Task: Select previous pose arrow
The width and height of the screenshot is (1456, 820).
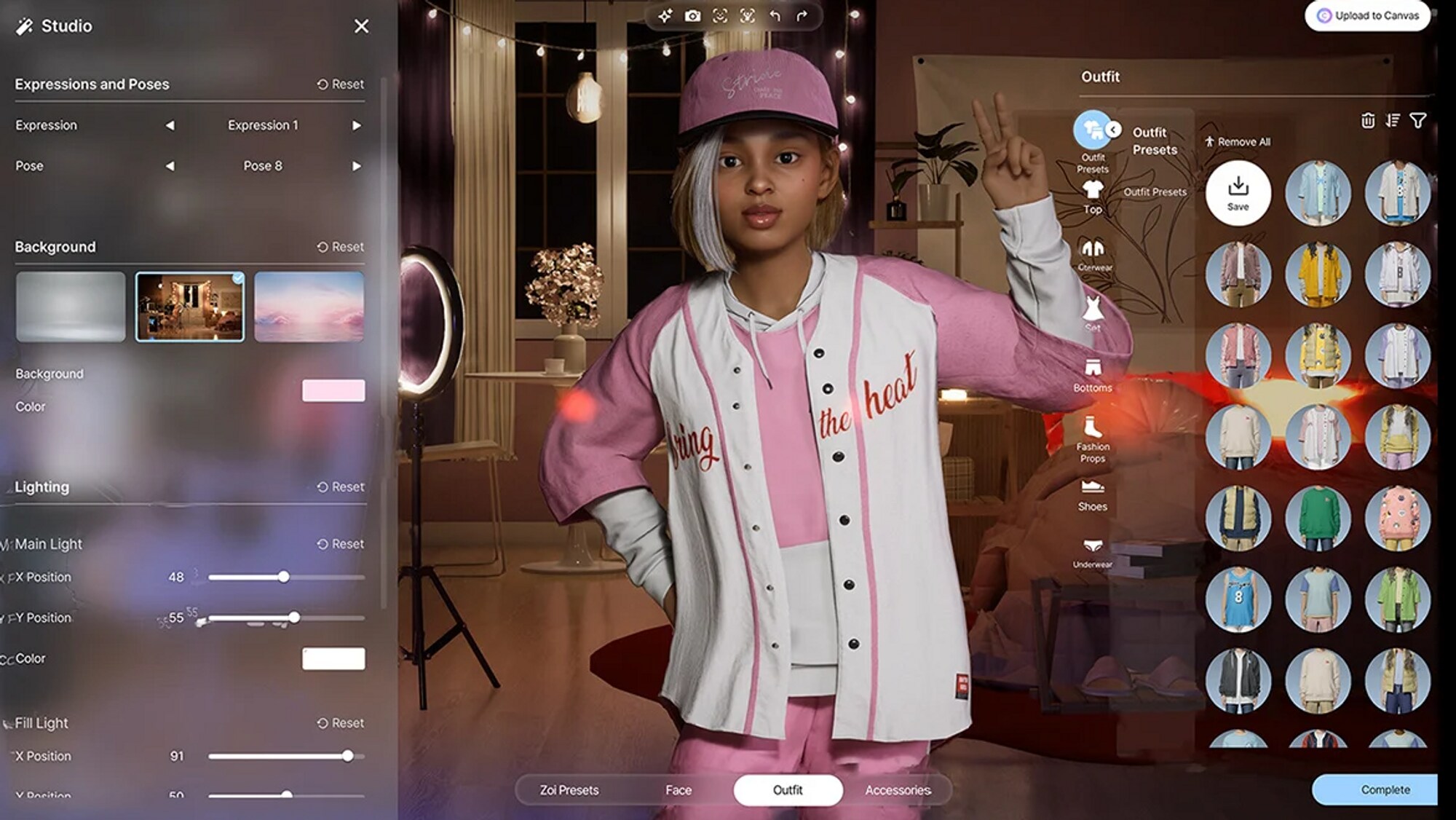Action: (x=170, y=166)
